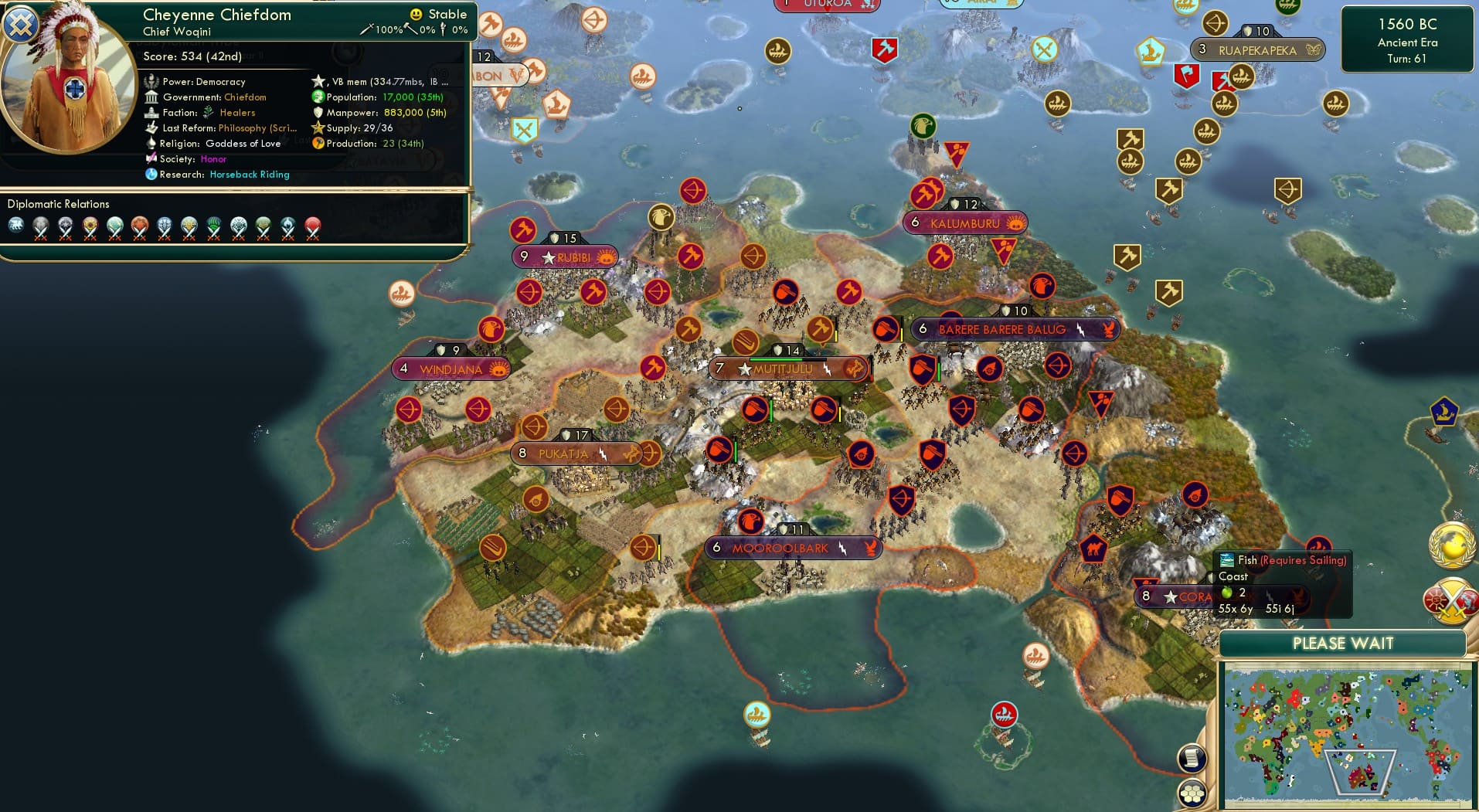Click the Goddess of Love religion icon

click(151, 143)
